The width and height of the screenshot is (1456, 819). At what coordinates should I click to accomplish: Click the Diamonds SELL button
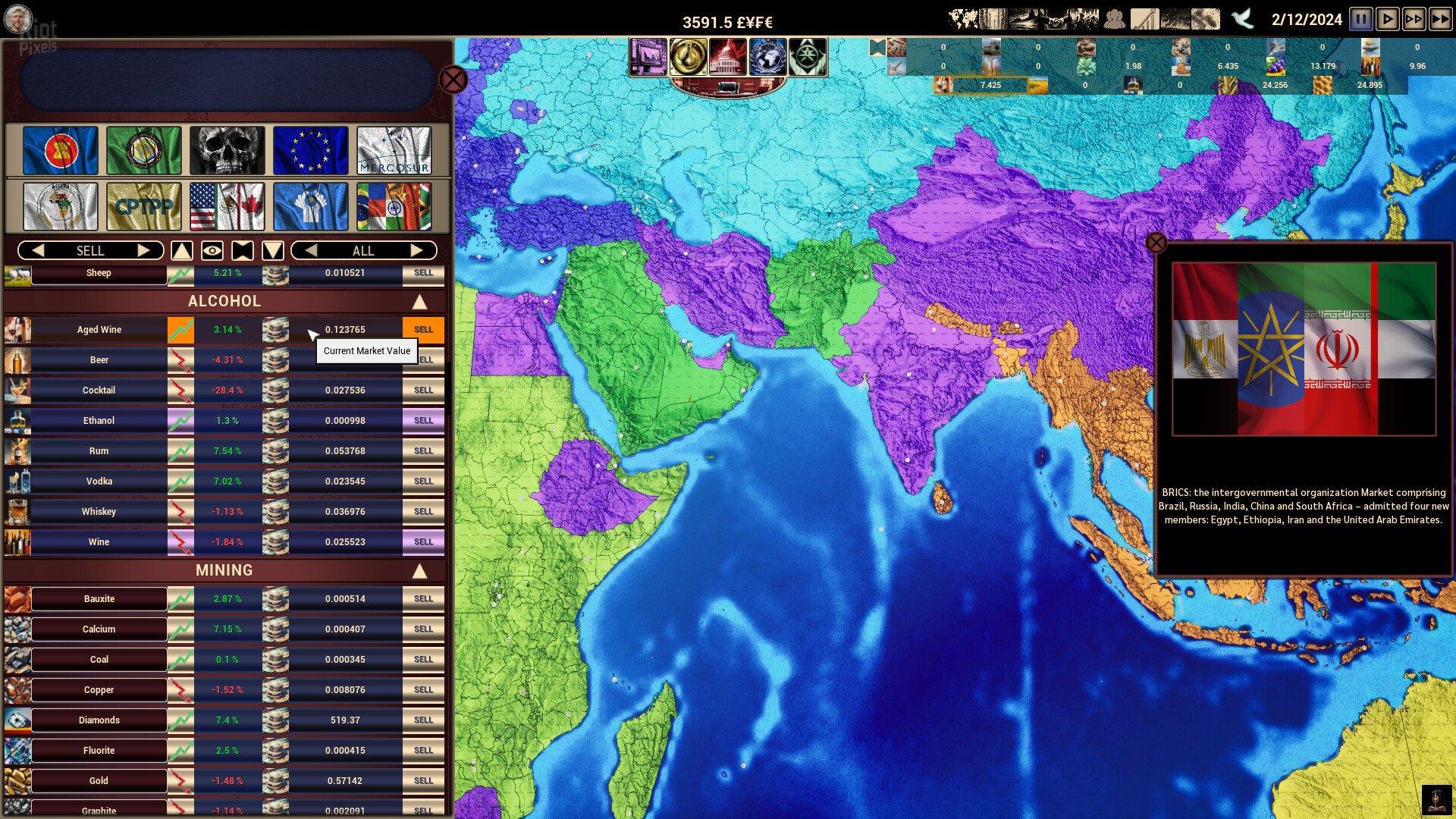(423, 720)
